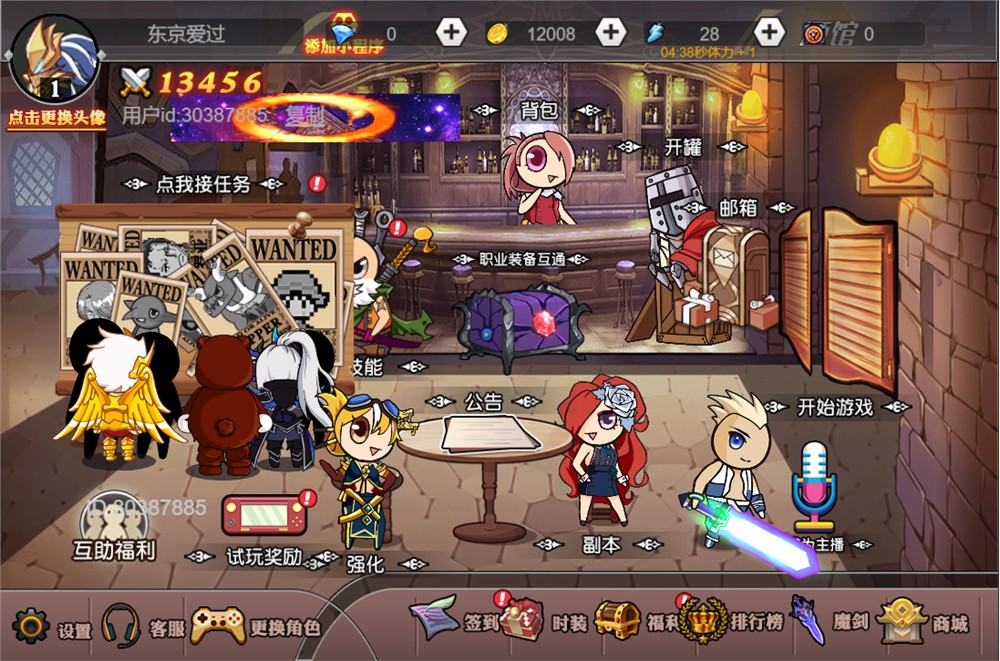The width and height of the screenshot is (1000, 661).
Task: Show the 排行榜 leaderboard
Action: [x=703, y=622]
